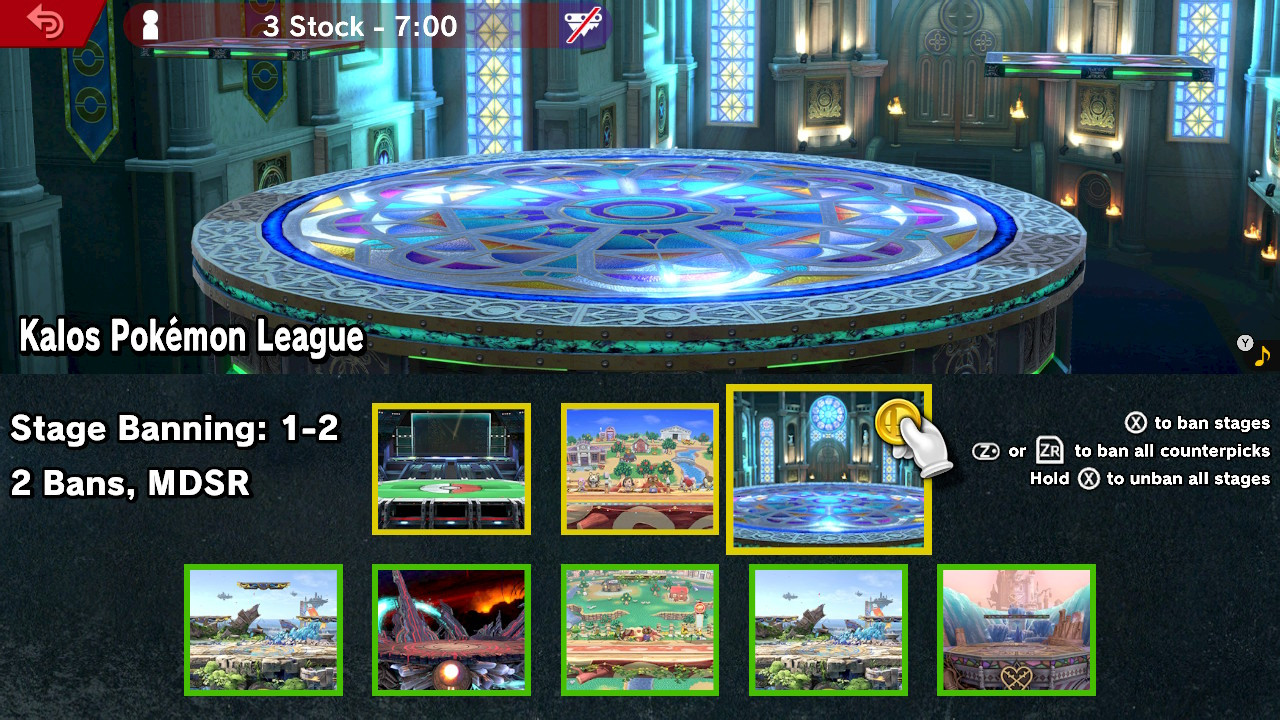The image size is (1280, 720).
Task: Select the Battlefield stage thumbnail
Action: tap(263, 630)
